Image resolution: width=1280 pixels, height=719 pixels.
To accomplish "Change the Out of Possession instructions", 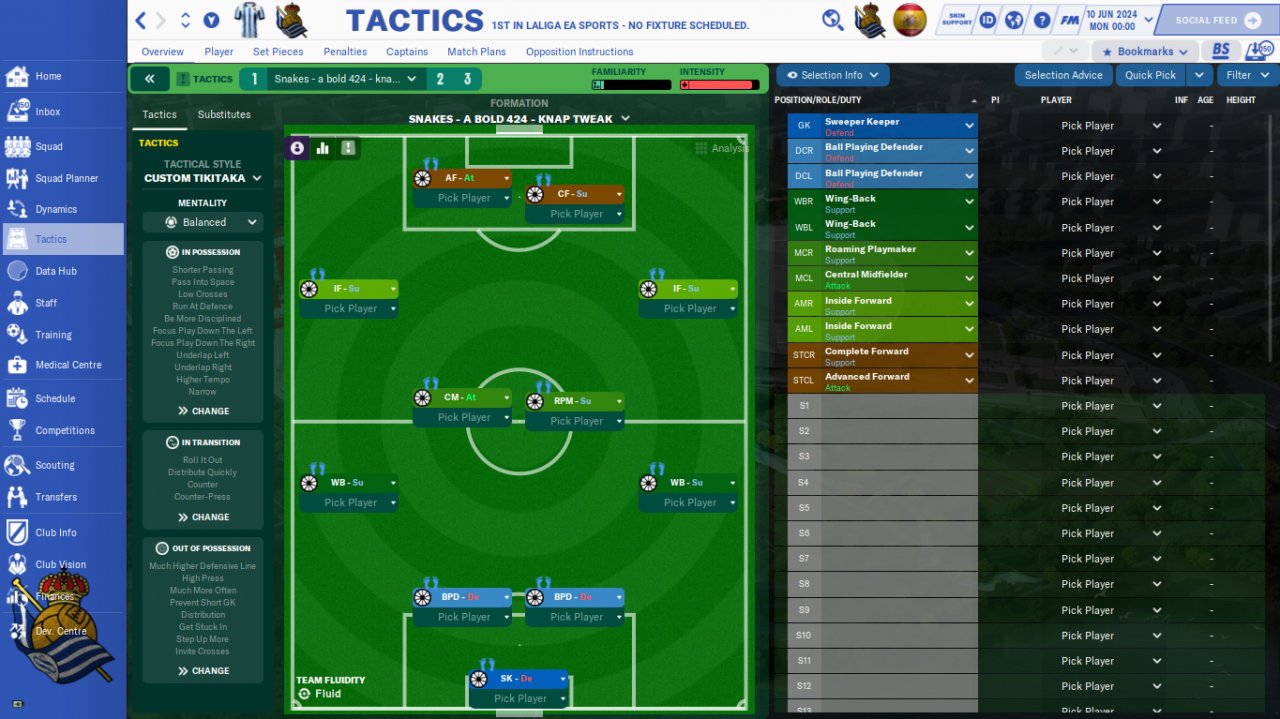I will [203, 671].
